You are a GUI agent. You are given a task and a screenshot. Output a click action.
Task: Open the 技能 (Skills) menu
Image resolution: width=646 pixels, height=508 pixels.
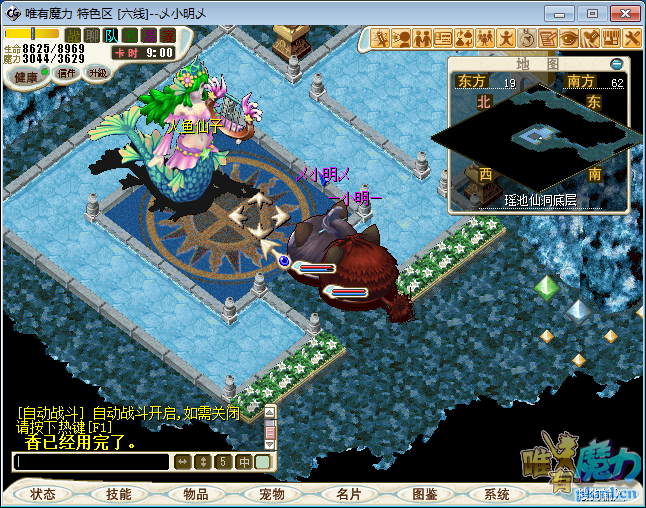pos(118,494)
